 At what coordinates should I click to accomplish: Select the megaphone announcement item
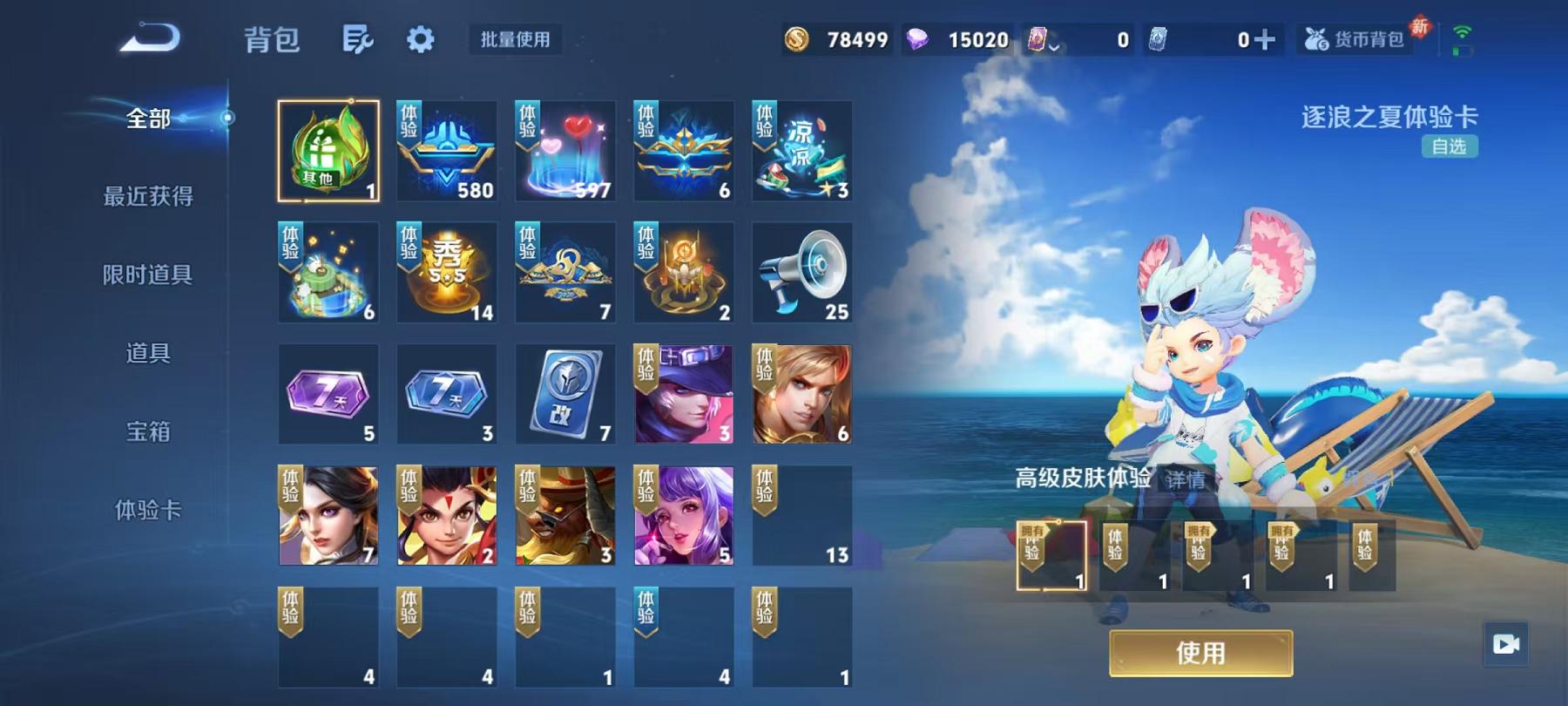point(801,272)
